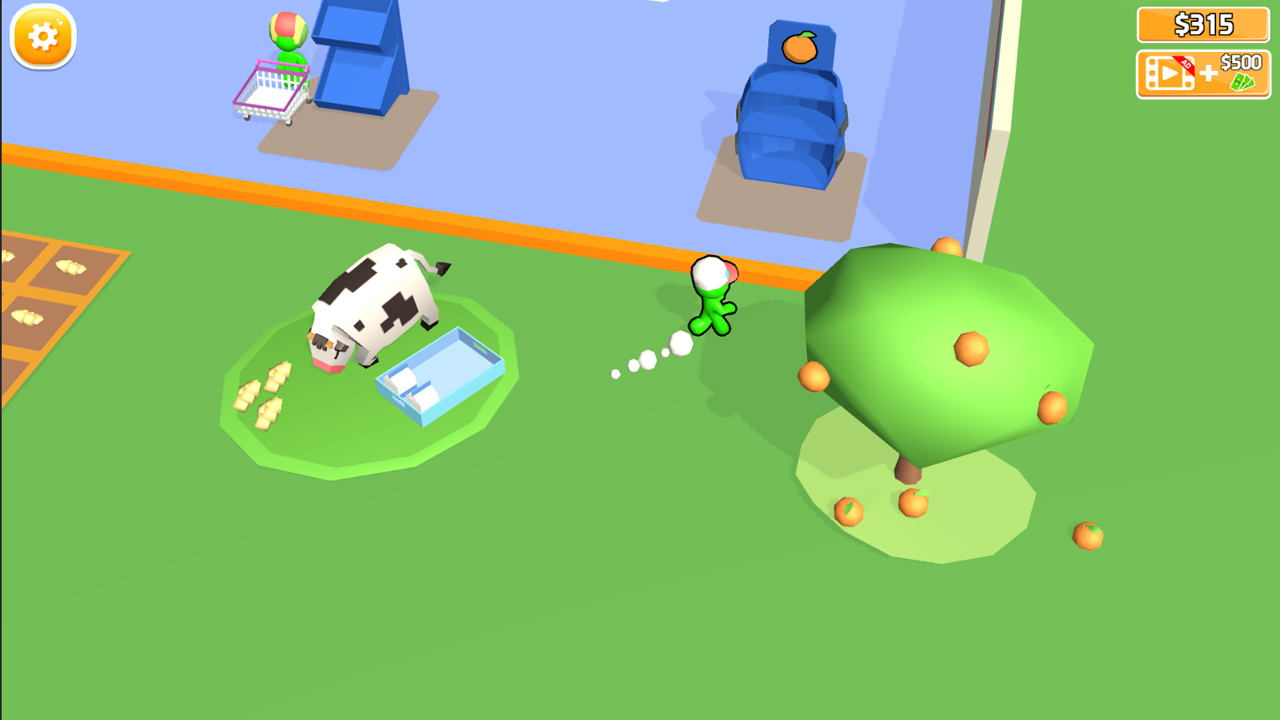Viewport: 1280px width, 720px height.
Task: Open the settings gear menu
Action: click(x=41, y=37)
